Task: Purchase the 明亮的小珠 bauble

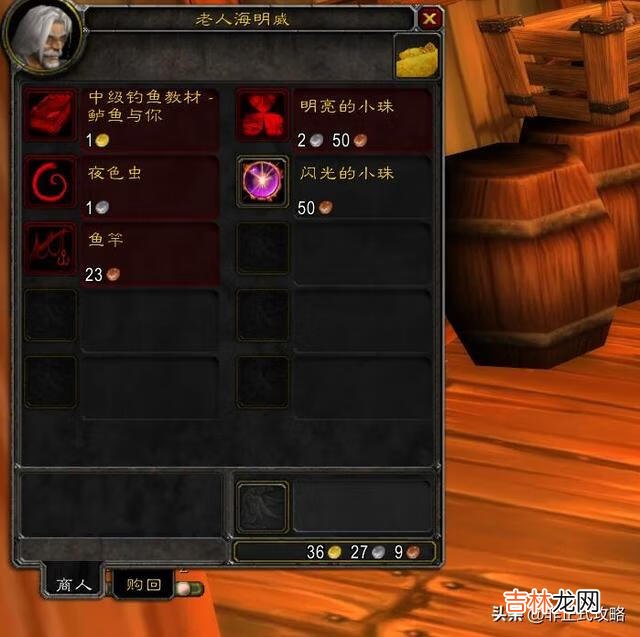Action: (262, 114)
